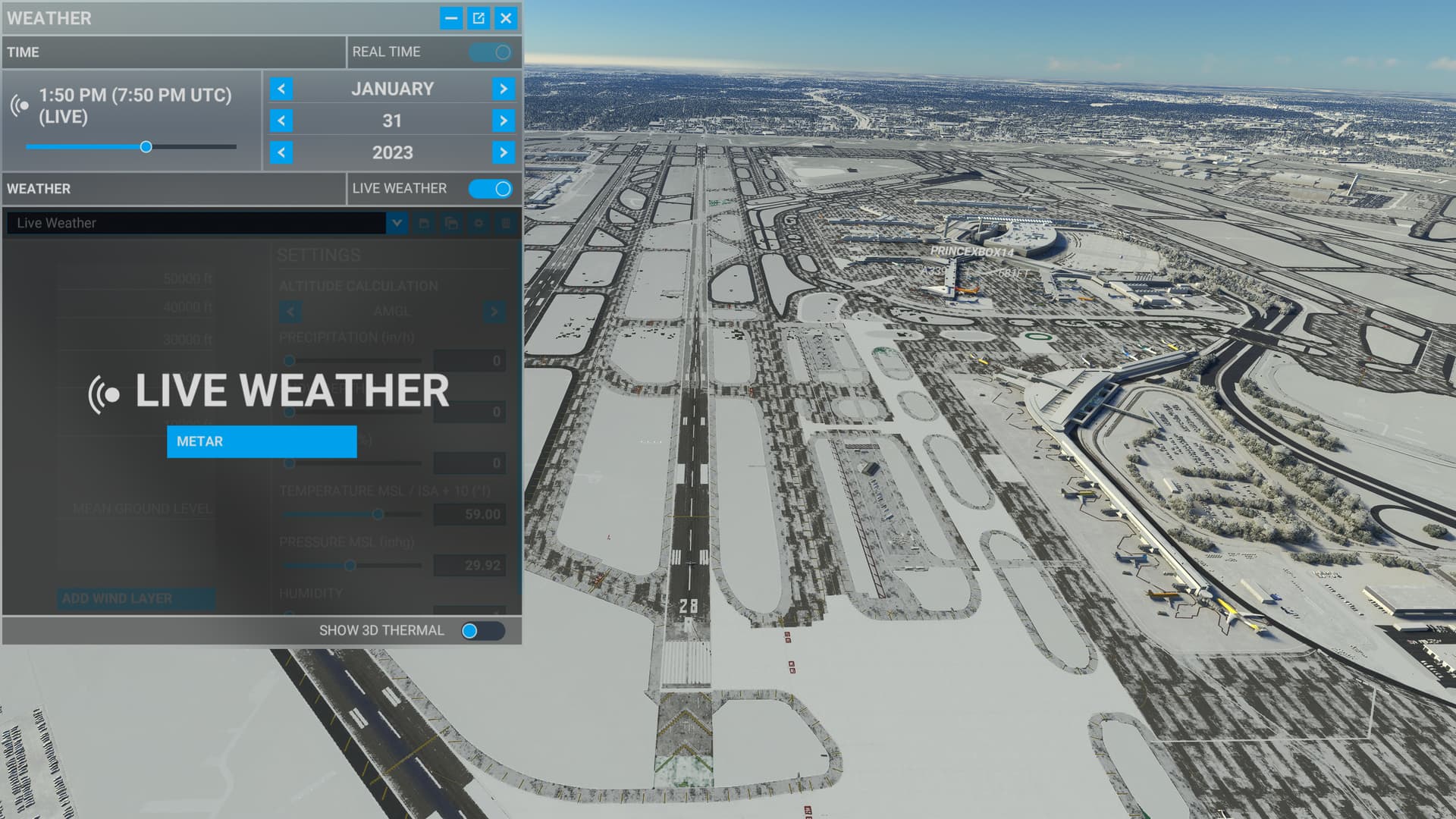Viewport: 1456px width, 819px height.
Task: Turn off the LIVE WEATHER toggle
Action: click(x=491, y=188)
